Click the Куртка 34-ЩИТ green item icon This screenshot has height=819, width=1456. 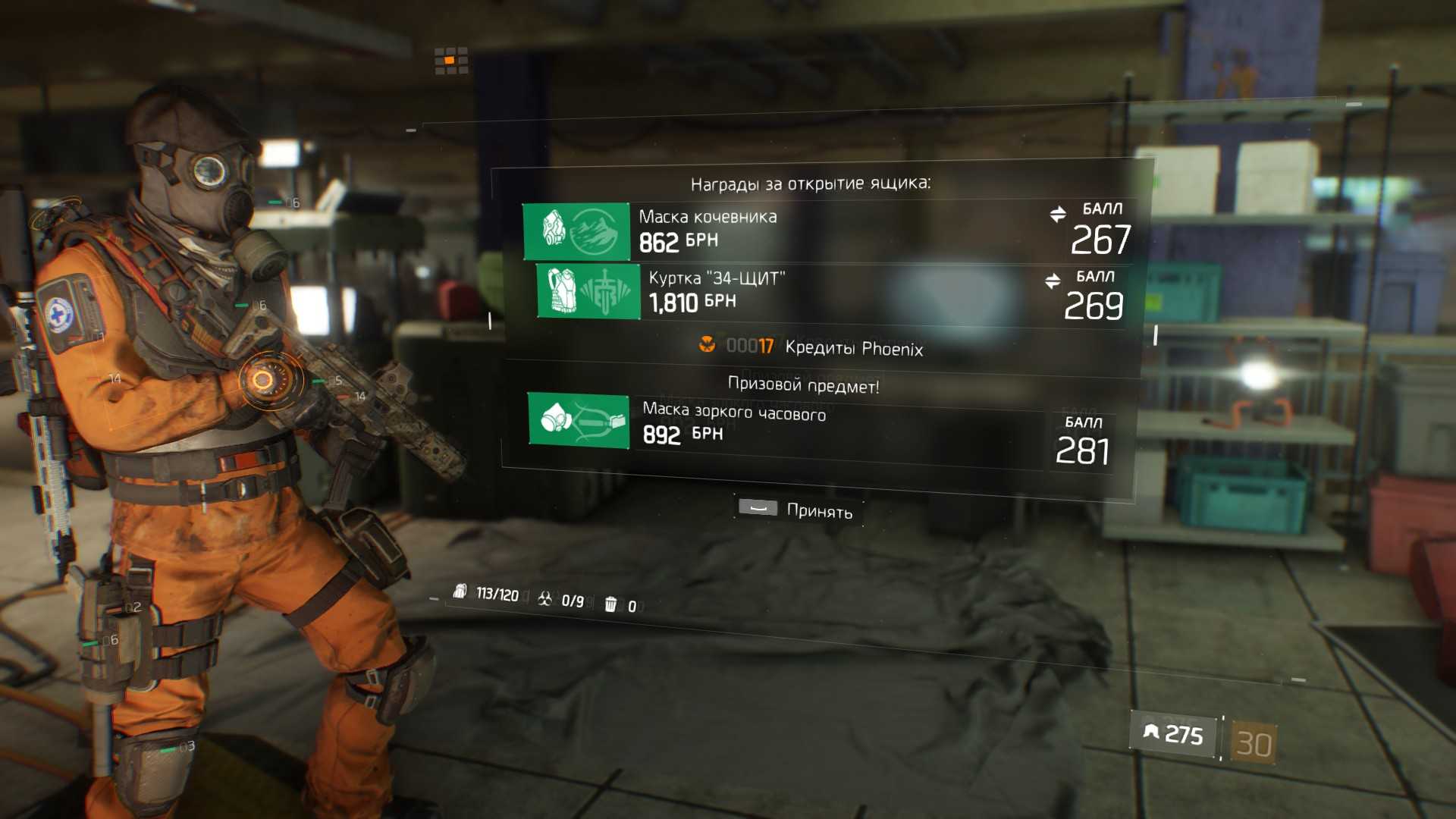click(x=588, y=291)
